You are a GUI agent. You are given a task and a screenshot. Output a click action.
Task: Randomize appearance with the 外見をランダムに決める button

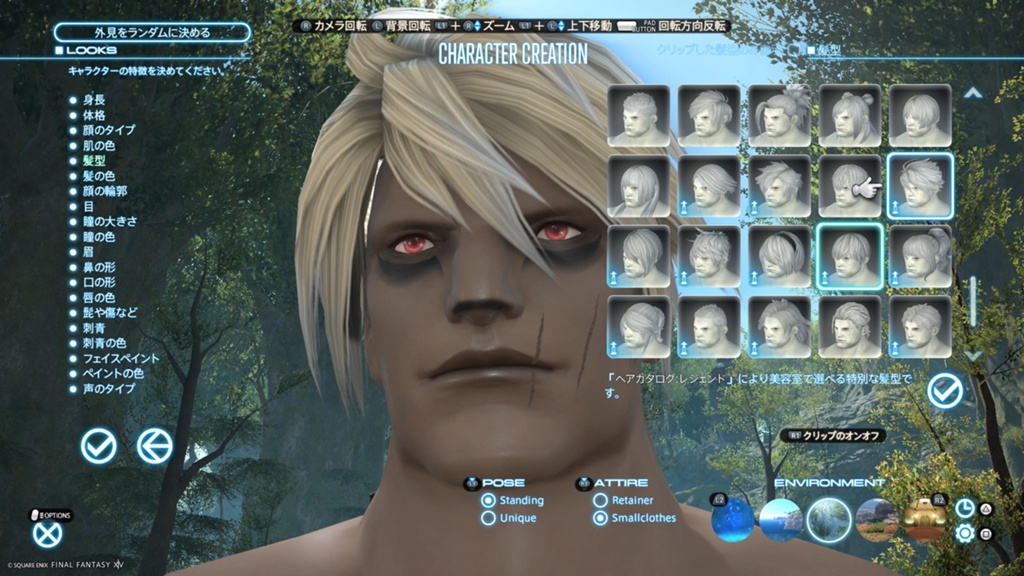[x=152, y=32]
